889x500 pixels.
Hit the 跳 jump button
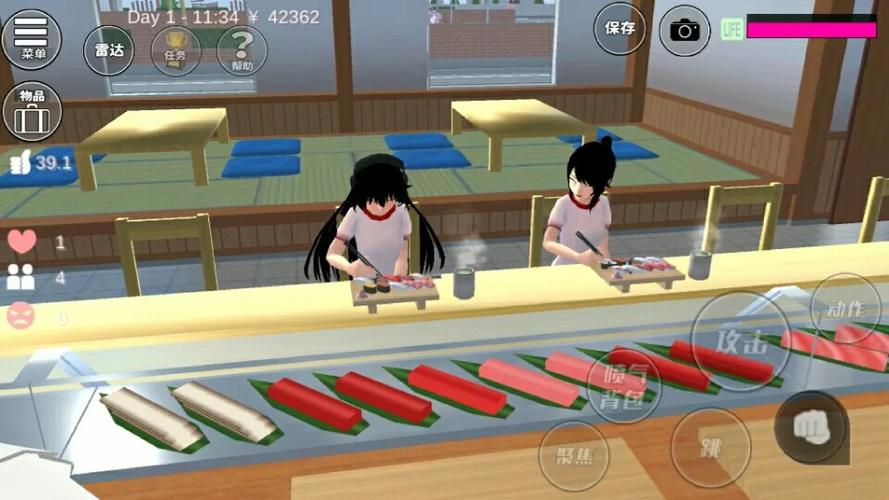(x=710, y=446)
